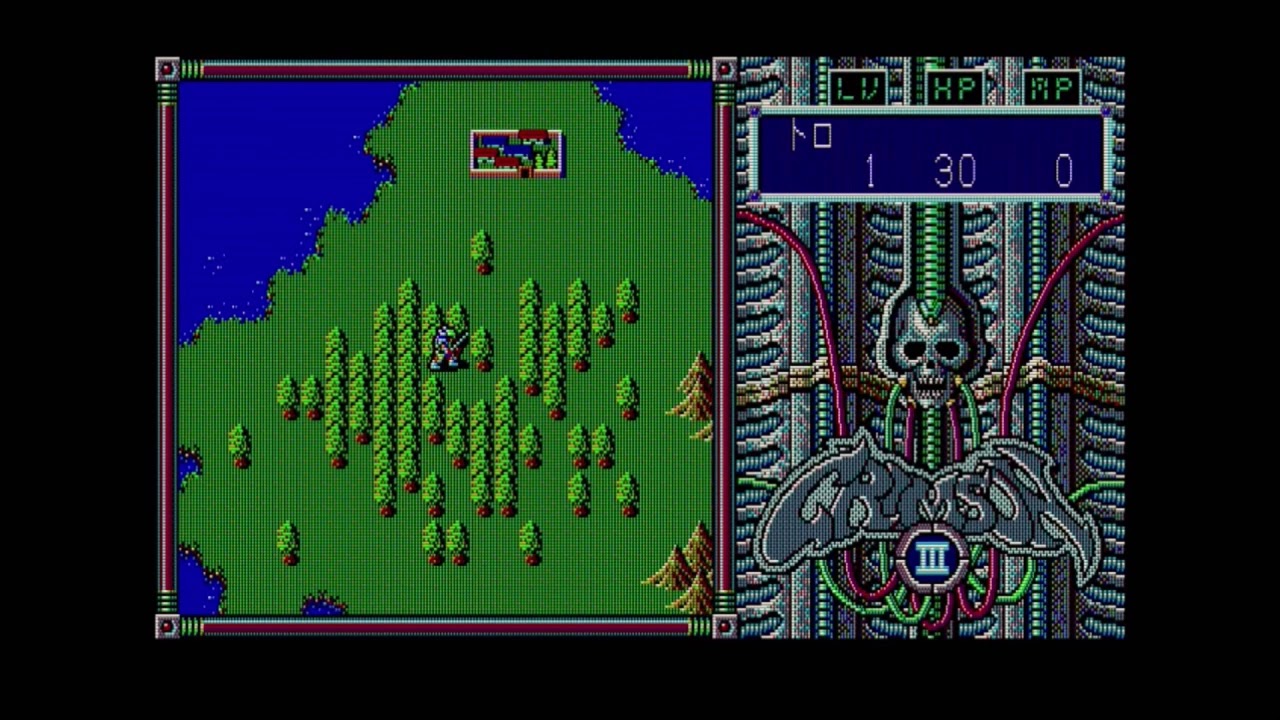Screen dimensions: 1280x720
Task: Expand the blue status bar panel
Action: [930, 152]
